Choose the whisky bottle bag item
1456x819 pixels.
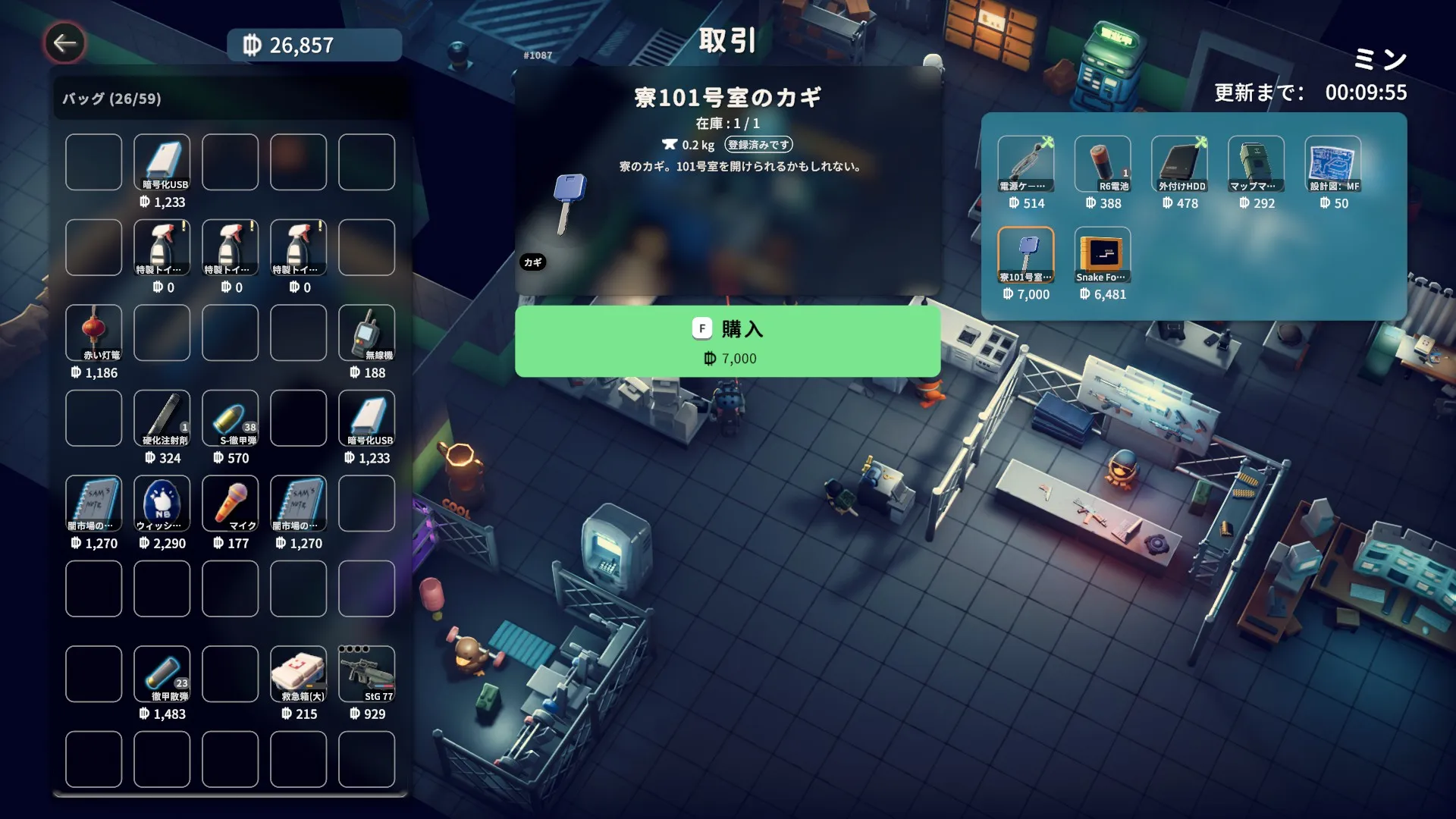tap(162, 504)
